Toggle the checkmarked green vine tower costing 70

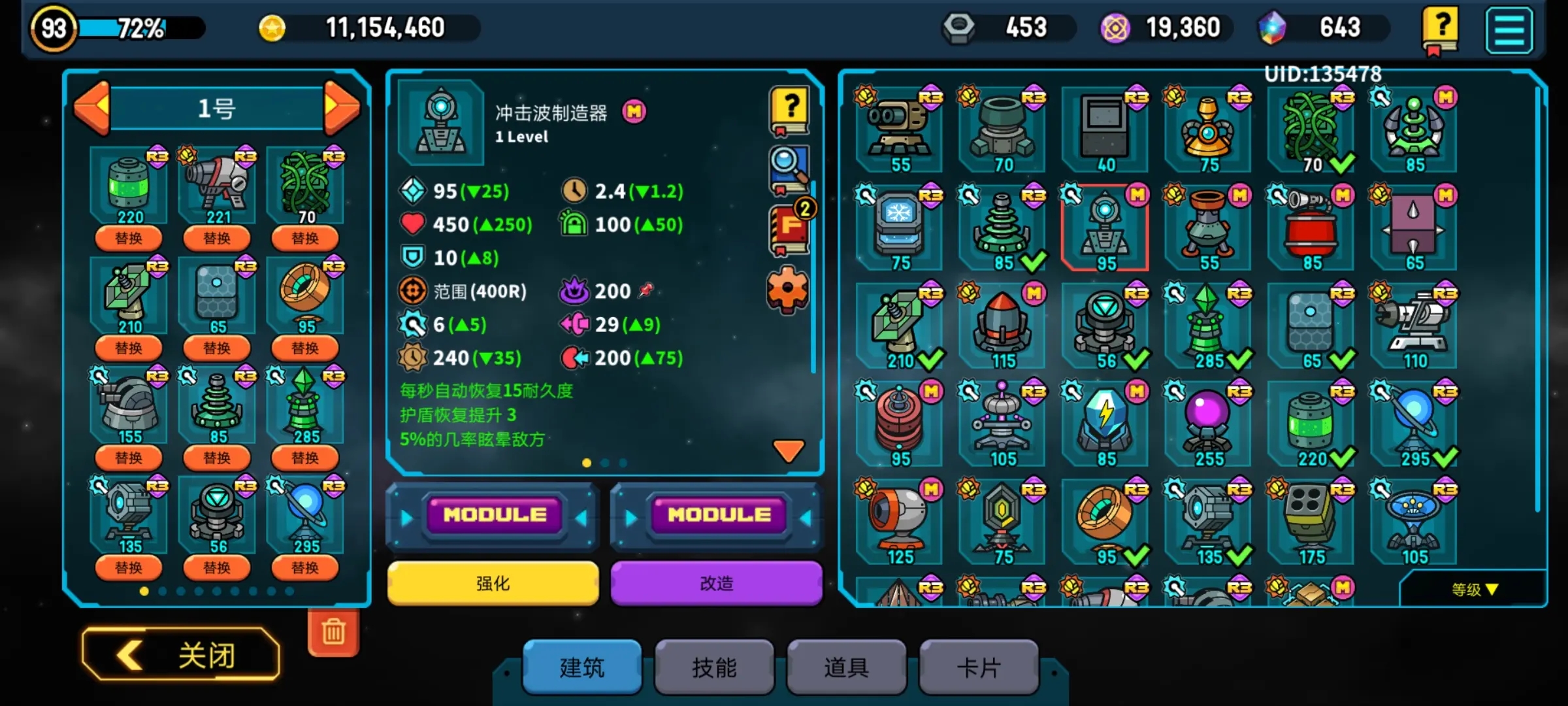pyautogui.click(x=1310, y=126)
